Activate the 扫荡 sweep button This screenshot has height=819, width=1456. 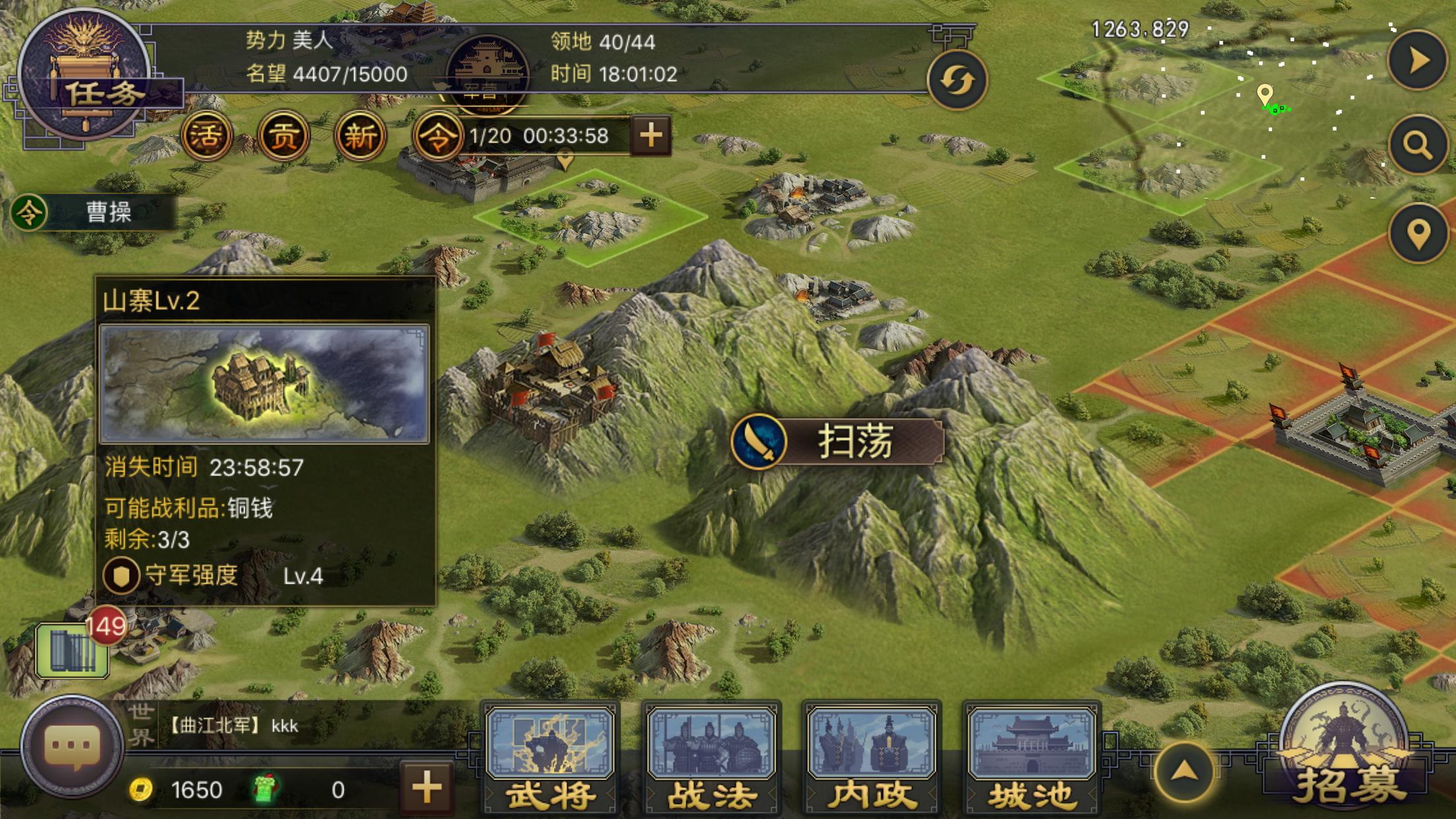(837, 441)
